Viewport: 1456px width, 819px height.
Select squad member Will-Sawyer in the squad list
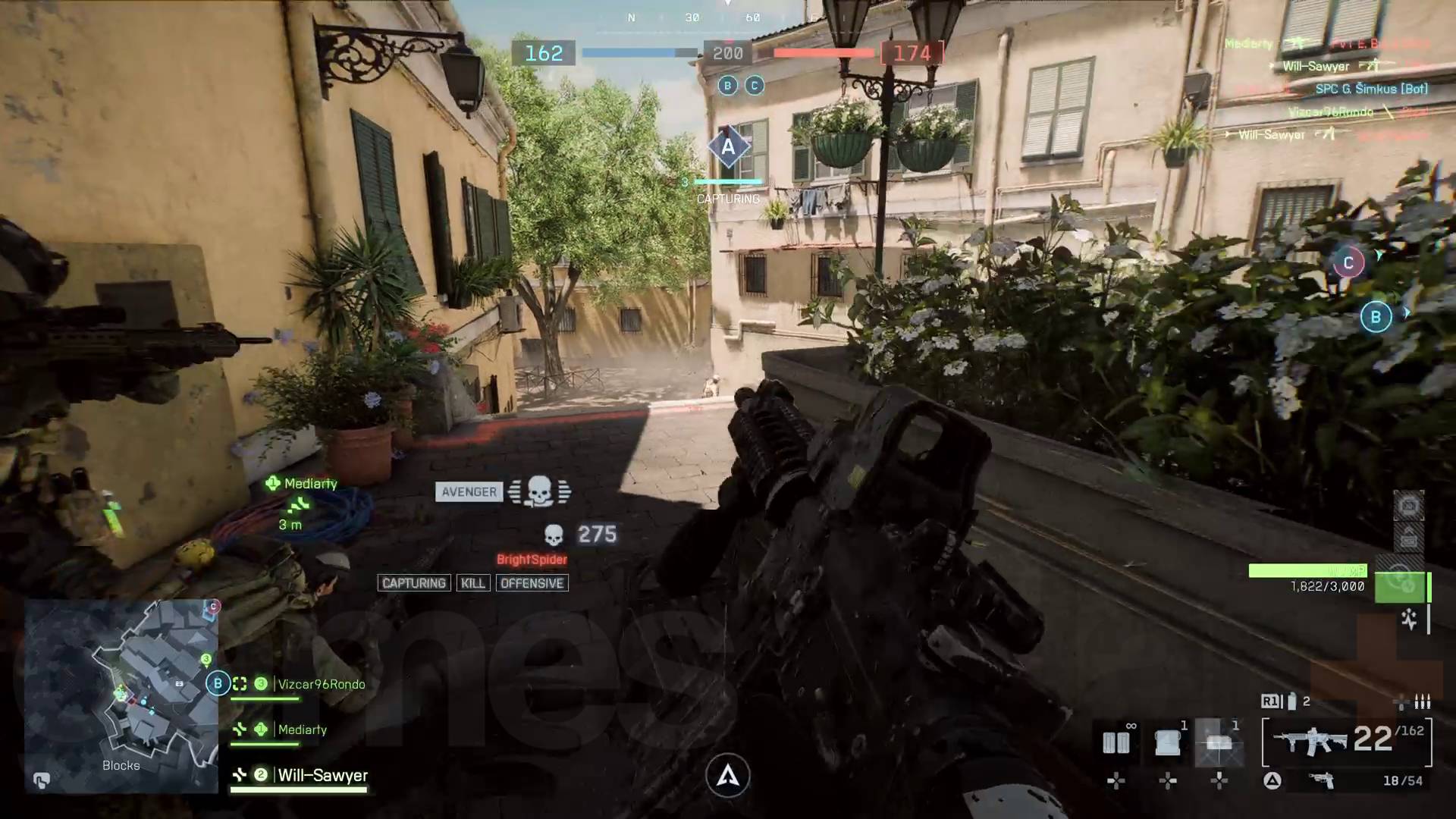coord(322,776)
